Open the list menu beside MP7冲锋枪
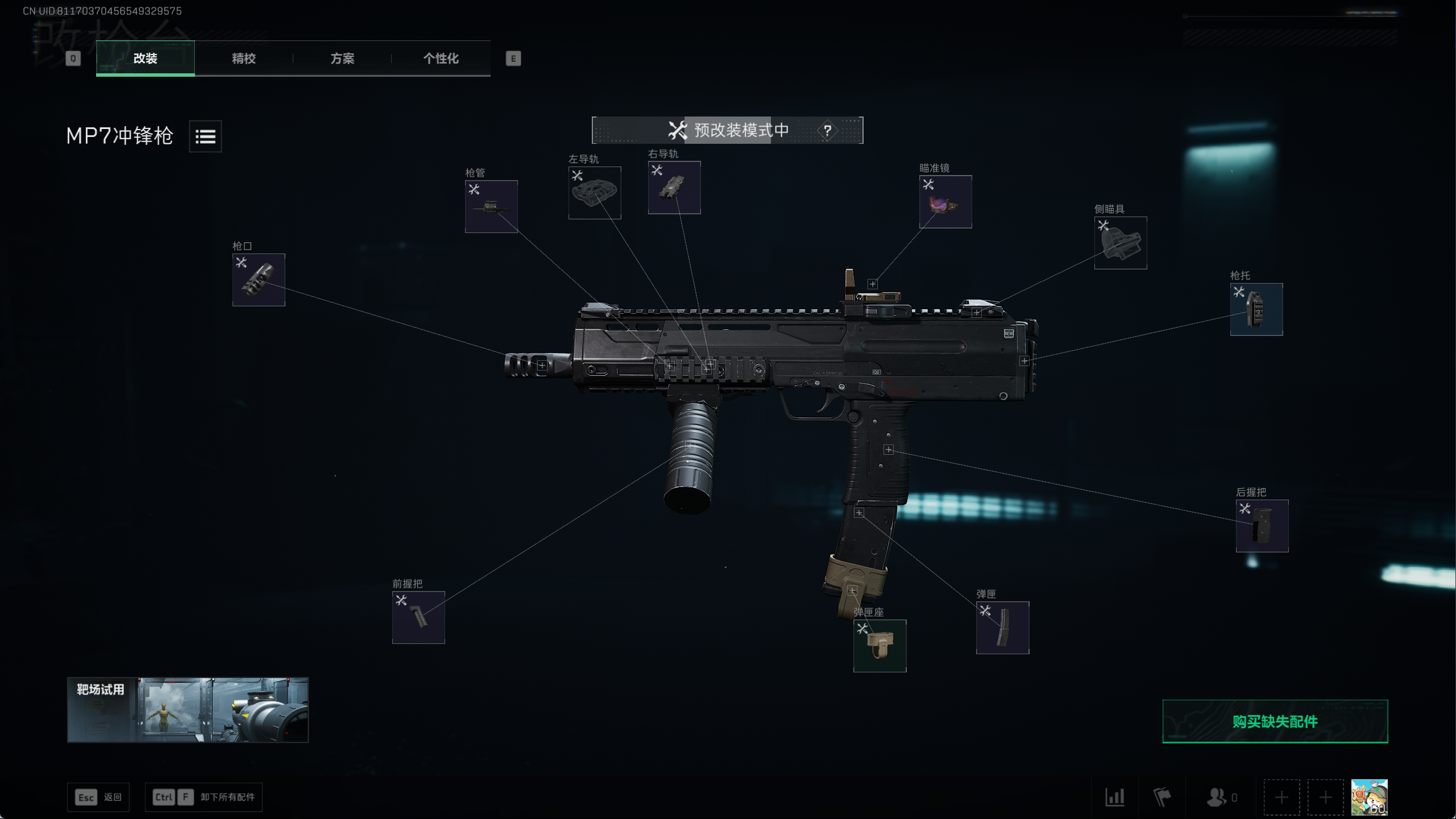This screenshot has width=1456, height=819. tap(205, 136)
